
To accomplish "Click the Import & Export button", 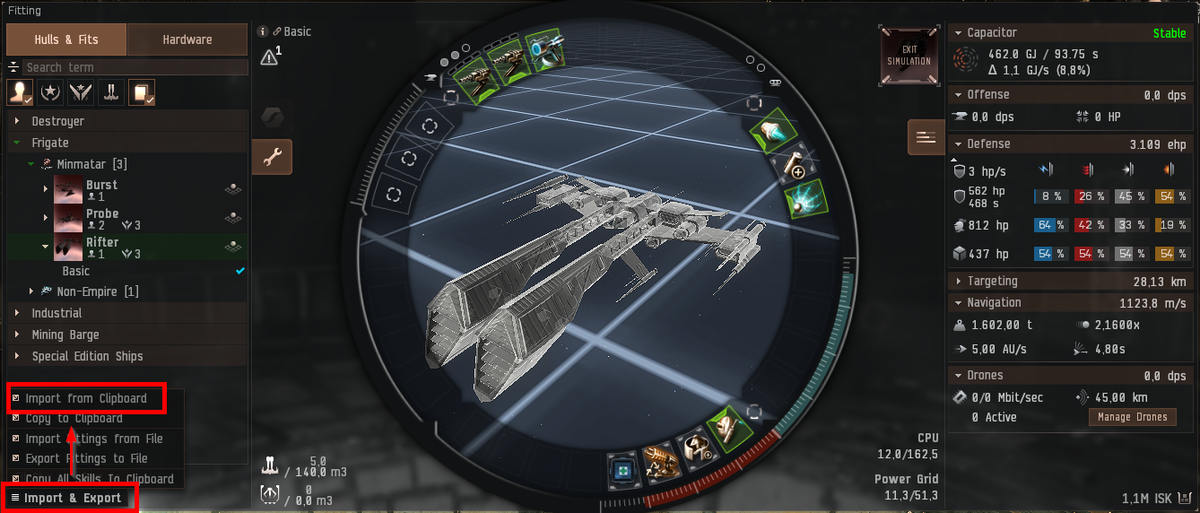I will click(x=72, y=498).
